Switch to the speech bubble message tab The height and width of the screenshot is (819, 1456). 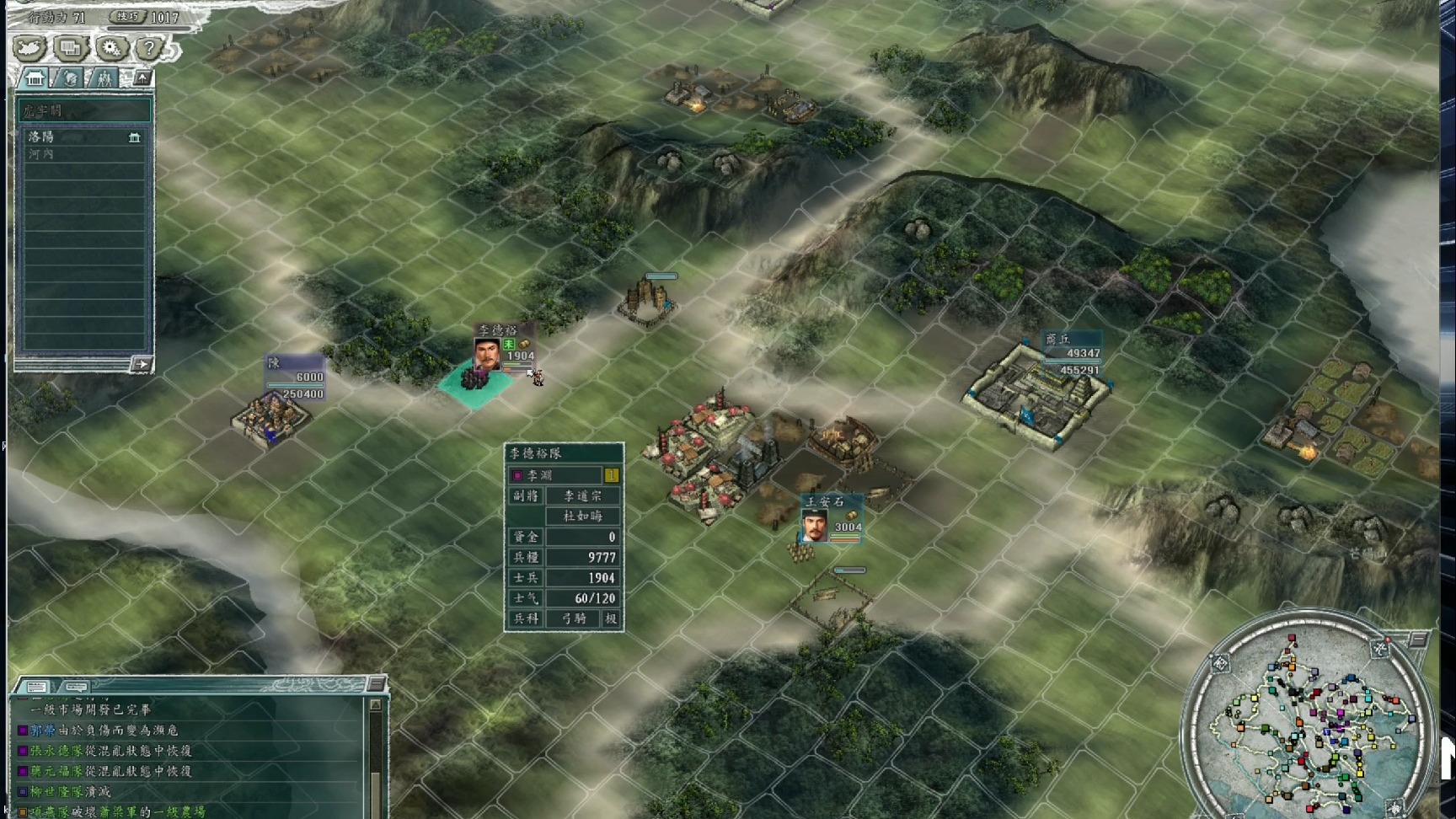click(76, 686)
